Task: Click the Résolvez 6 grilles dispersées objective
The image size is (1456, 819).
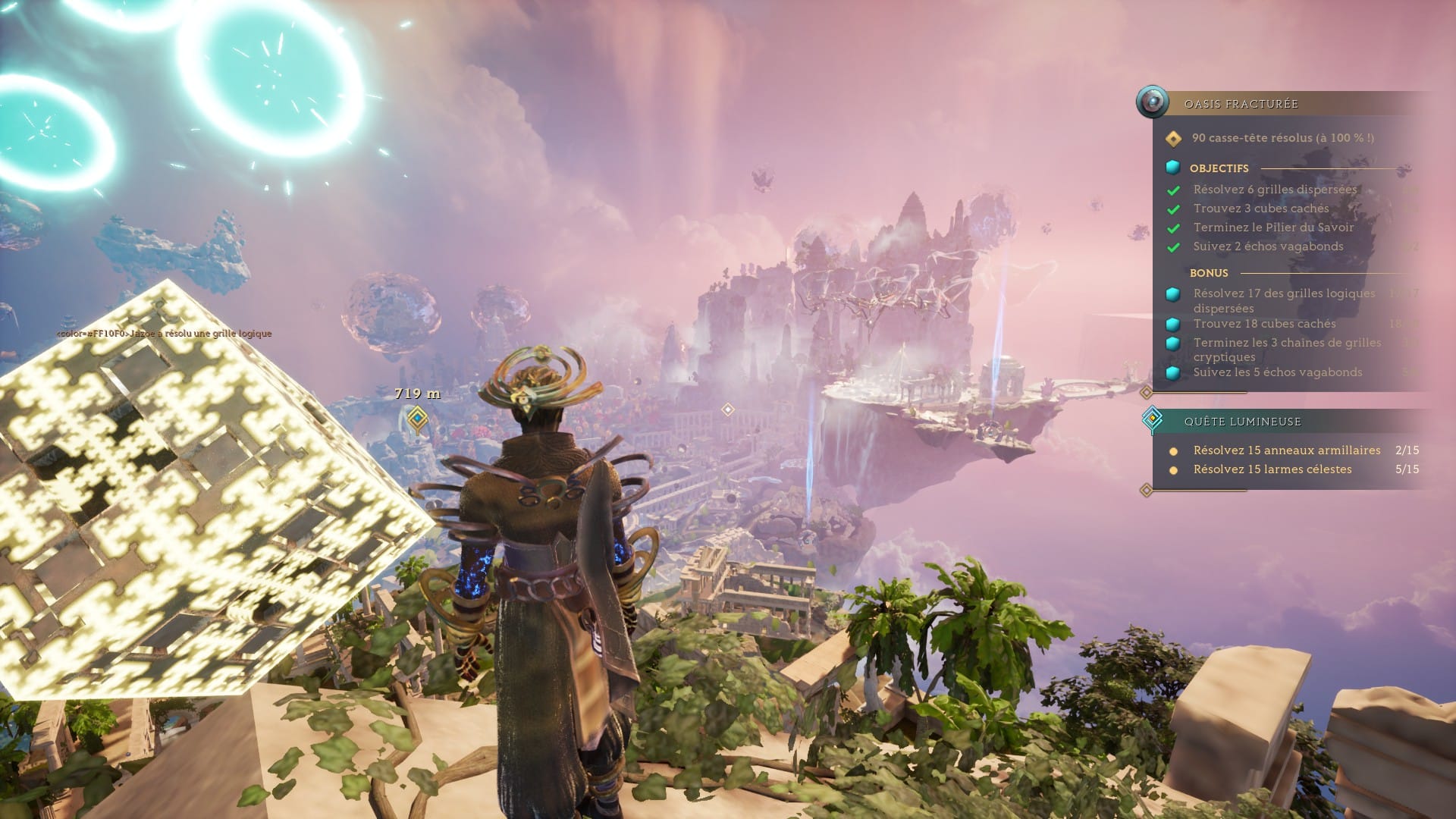Action: pyautogui.click(x=1275, y=190)
